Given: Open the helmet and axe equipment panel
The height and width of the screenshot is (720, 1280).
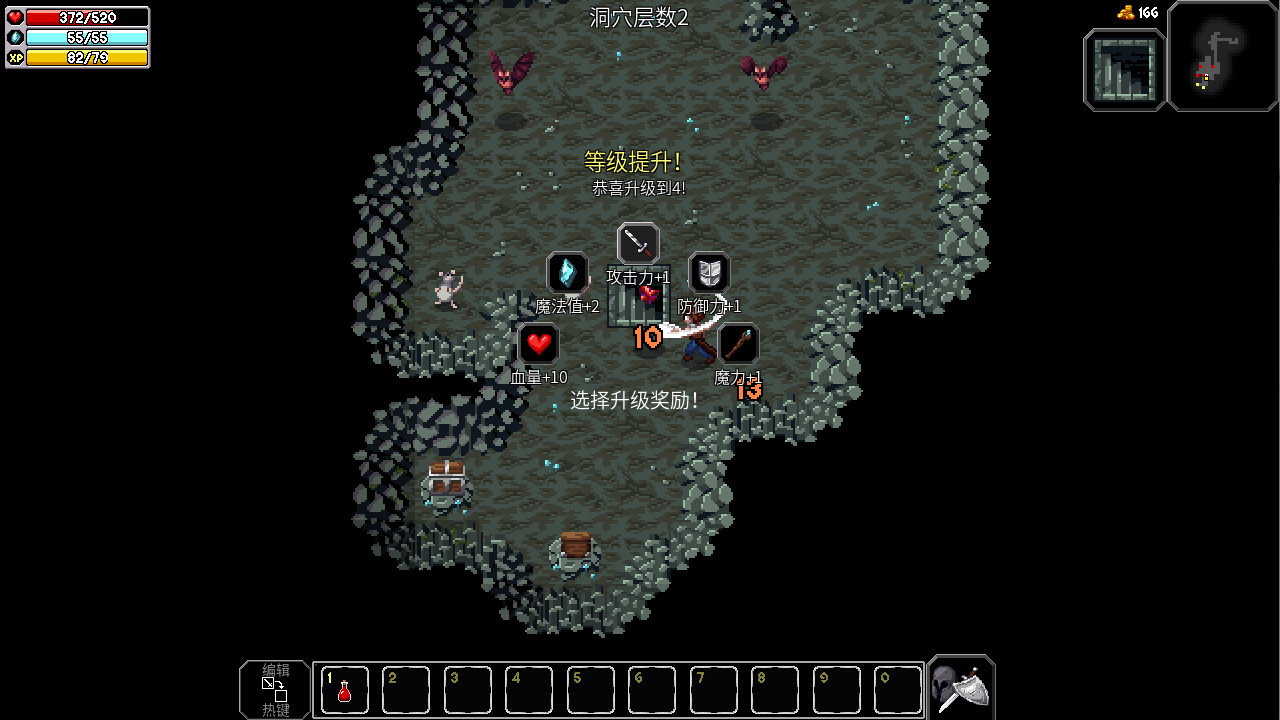Looking at the screenshot, I should point(961,688).
